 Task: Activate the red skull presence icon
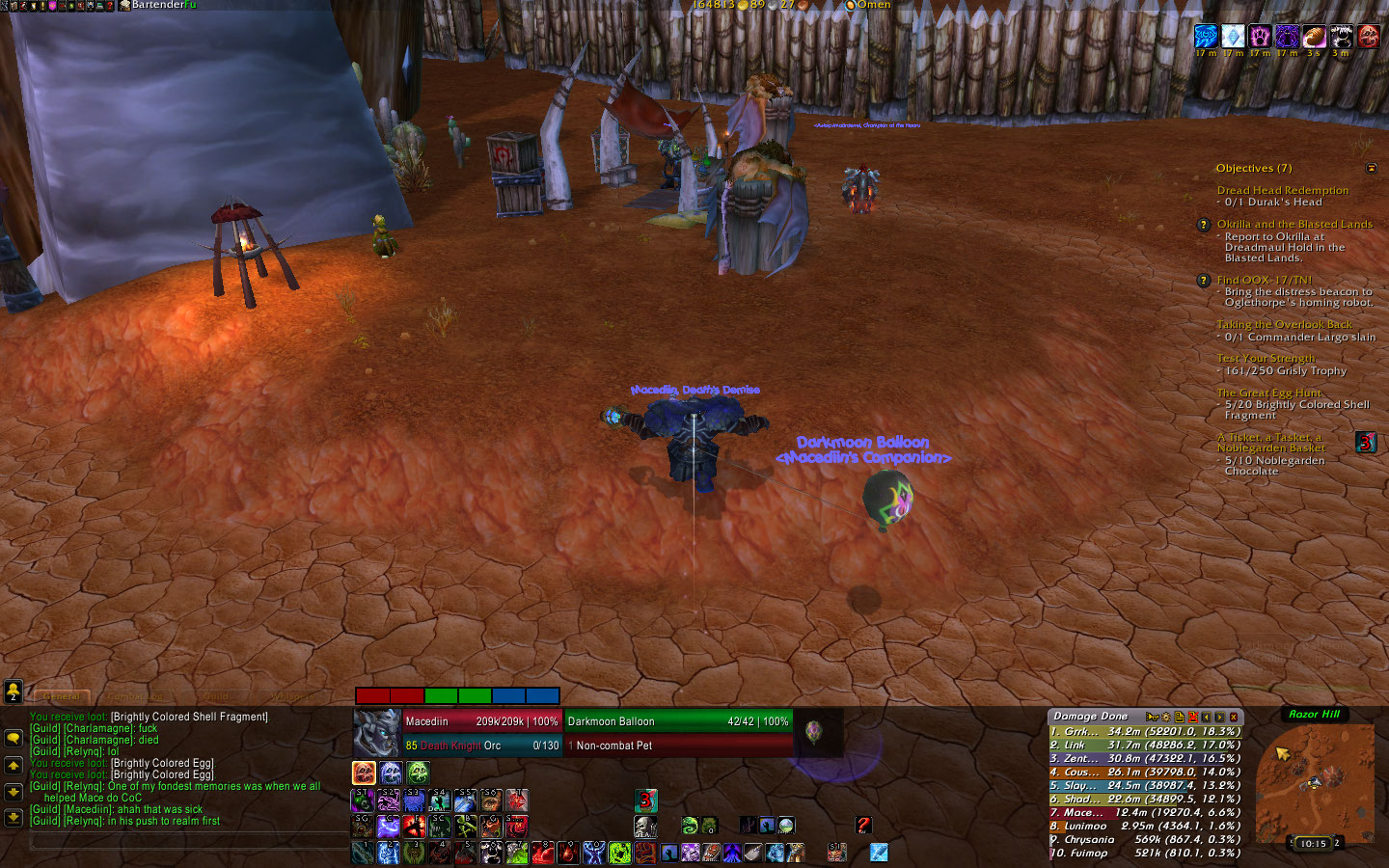[x=364, y=773]
